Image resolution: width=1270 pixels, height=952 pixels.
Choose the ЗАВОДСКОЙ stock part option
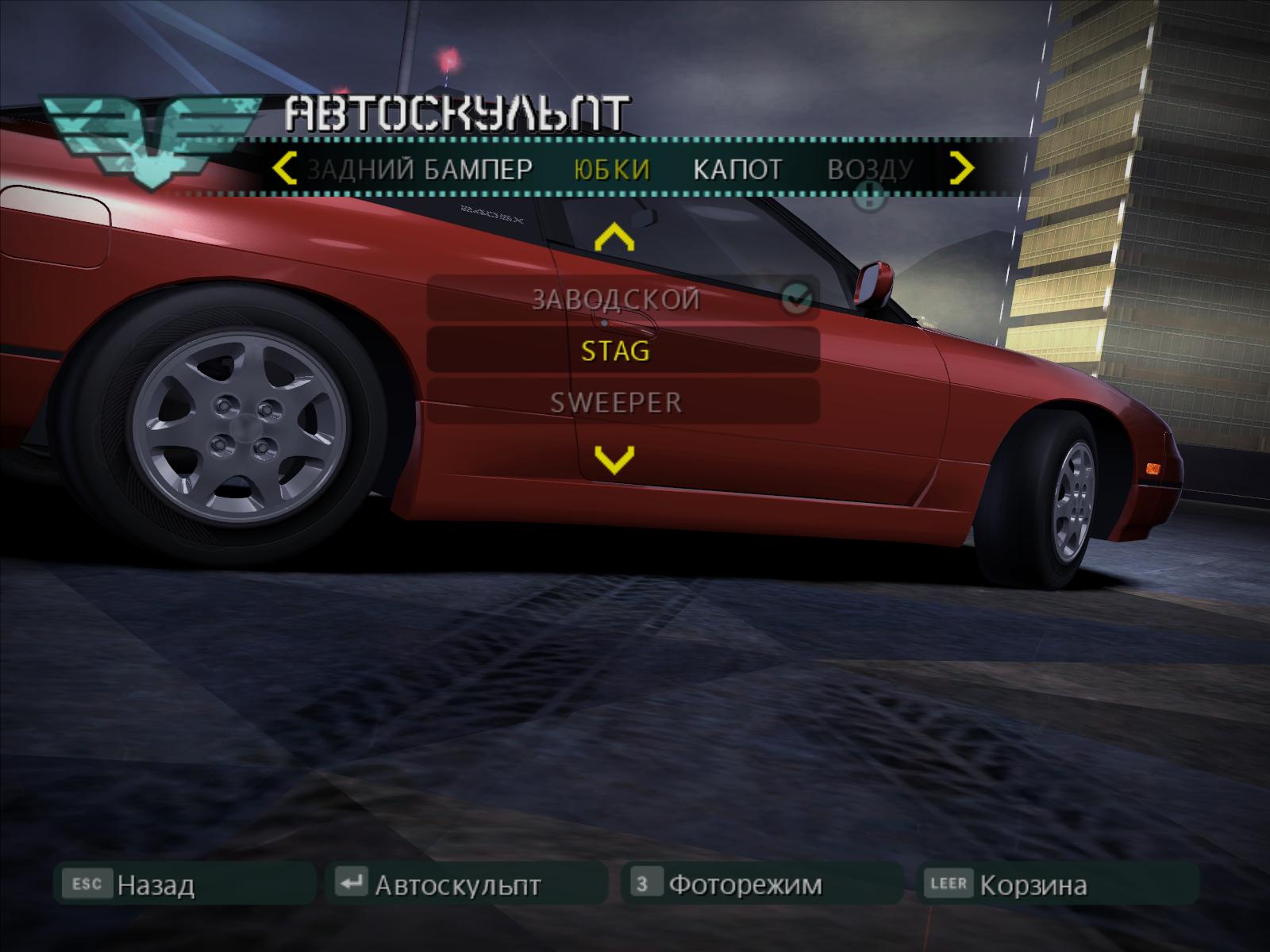tap(616, 299)
